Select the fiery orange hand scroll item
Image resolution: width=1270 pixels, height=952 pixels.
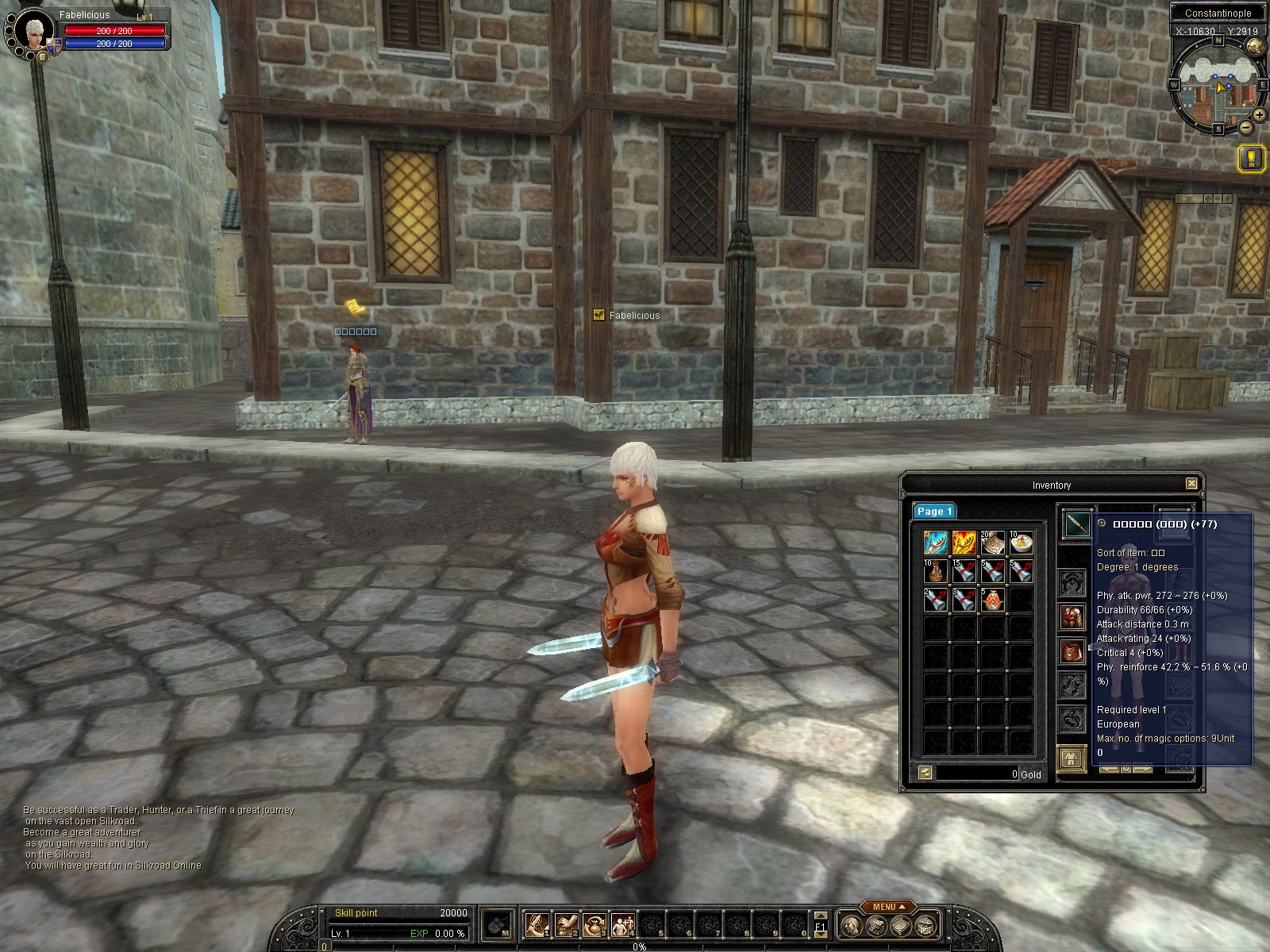964,543
